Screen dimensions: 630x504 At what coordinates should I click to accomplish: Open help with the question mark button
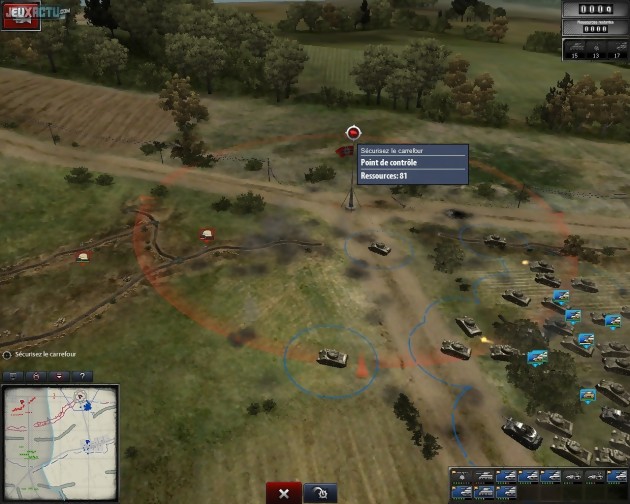(x=81, y=376)
